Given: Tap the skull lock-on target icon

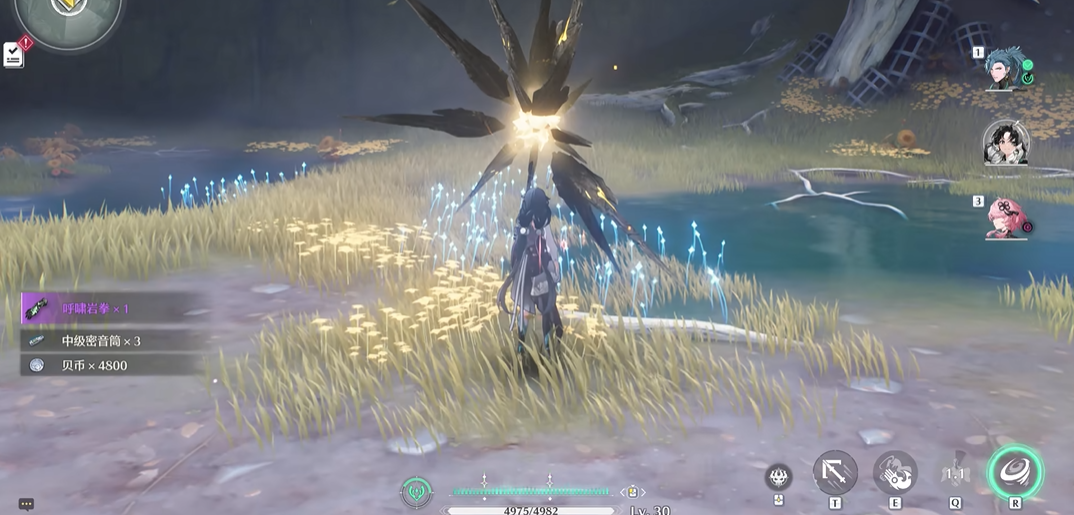Looking at the screenshot, I should pyautogui.click(x=779, y=476).
